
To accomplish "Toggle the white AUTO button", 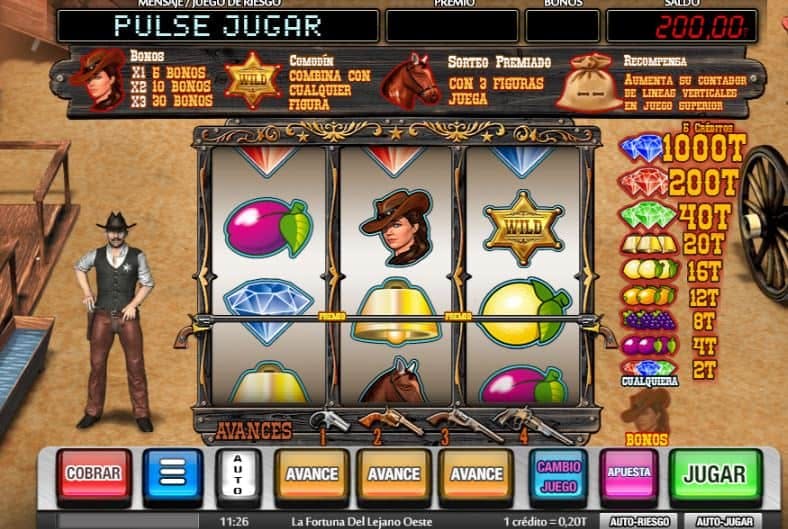I will pos(239,474).
